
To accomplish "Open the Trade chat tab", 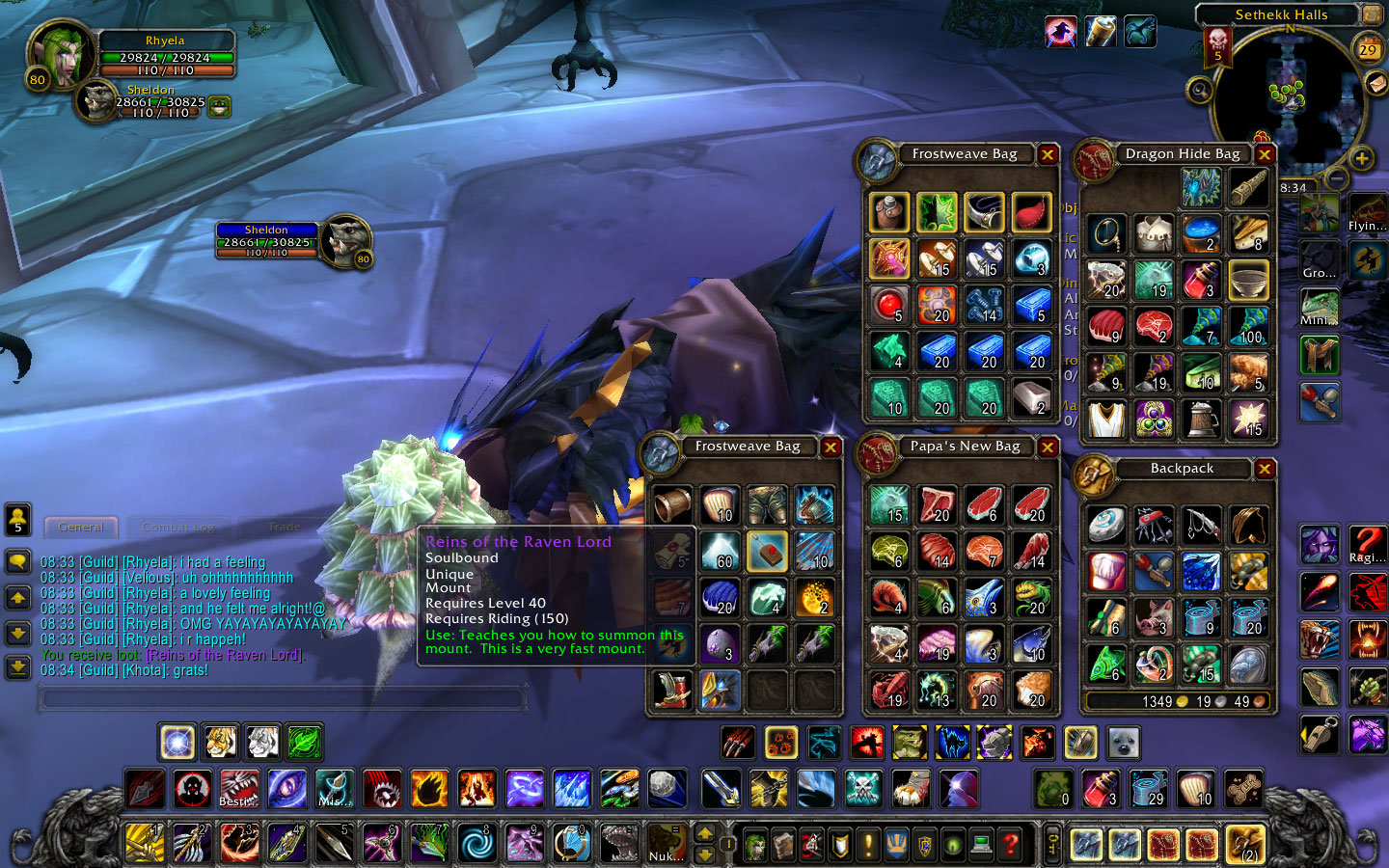I will click(283, 527).
